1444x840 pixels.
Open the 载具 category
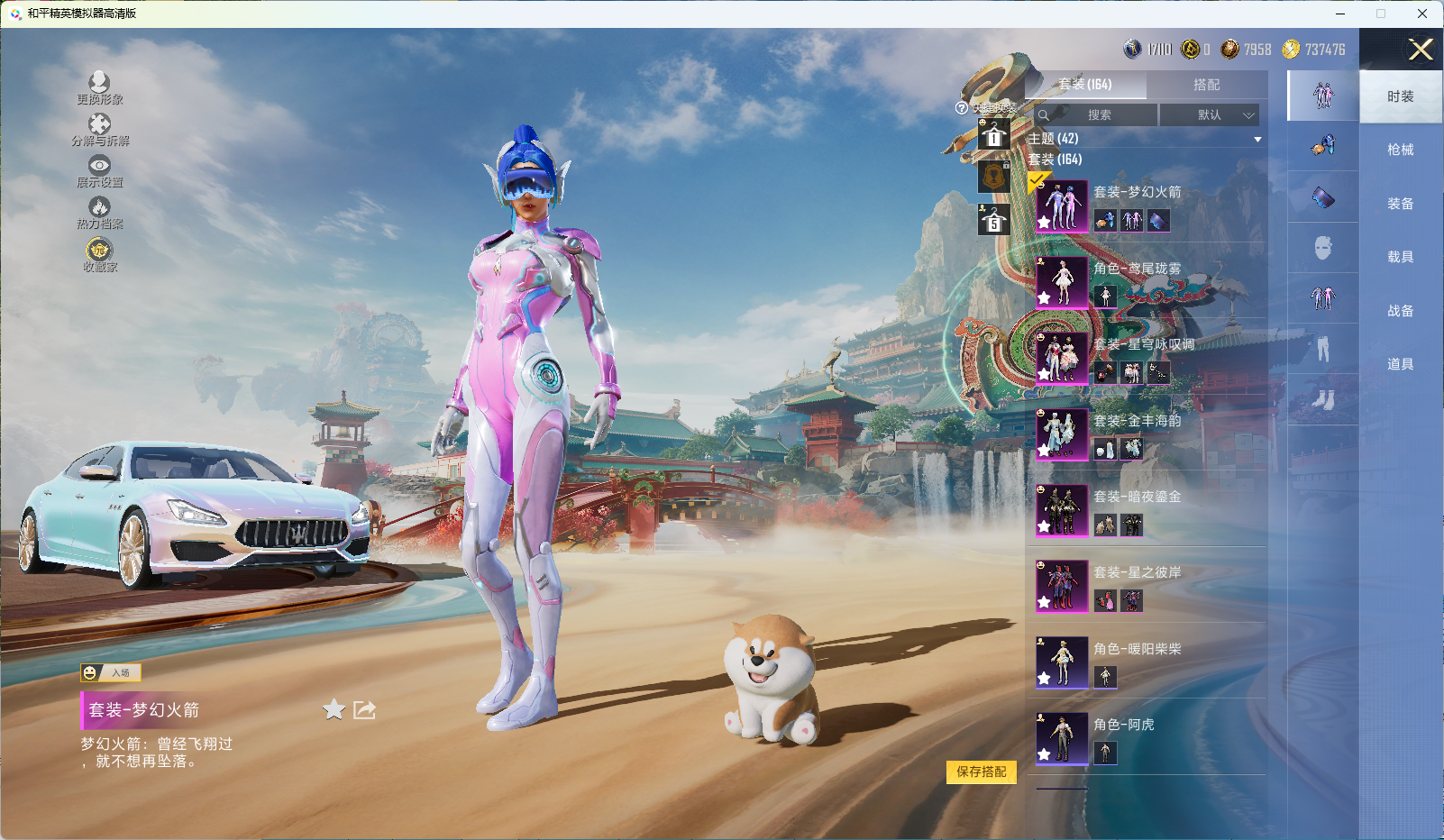click(x=1400, y=257)
